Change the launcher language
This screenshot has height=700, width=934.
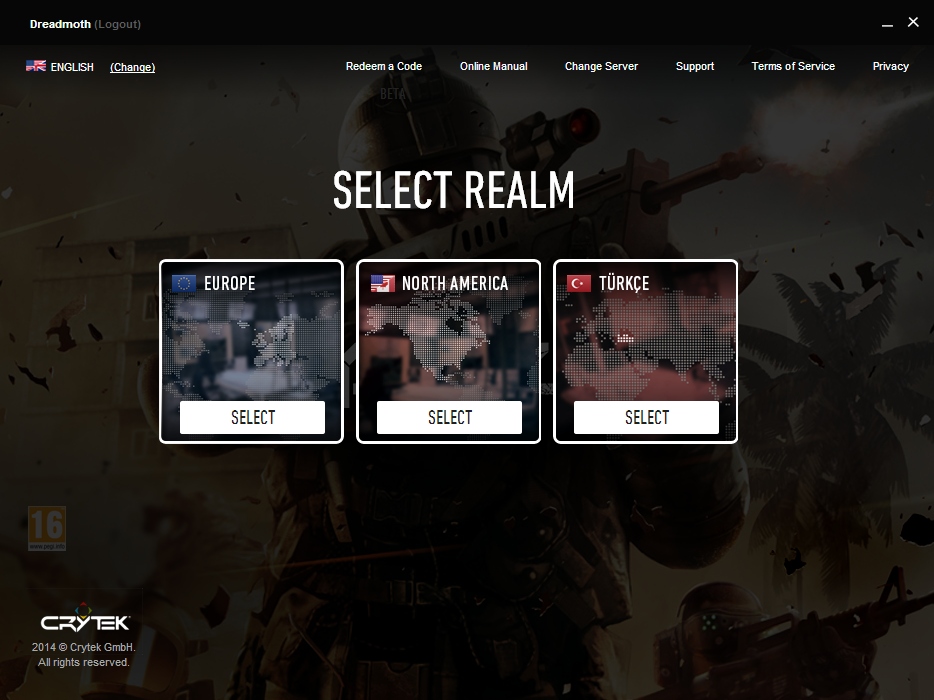[132, 67]
